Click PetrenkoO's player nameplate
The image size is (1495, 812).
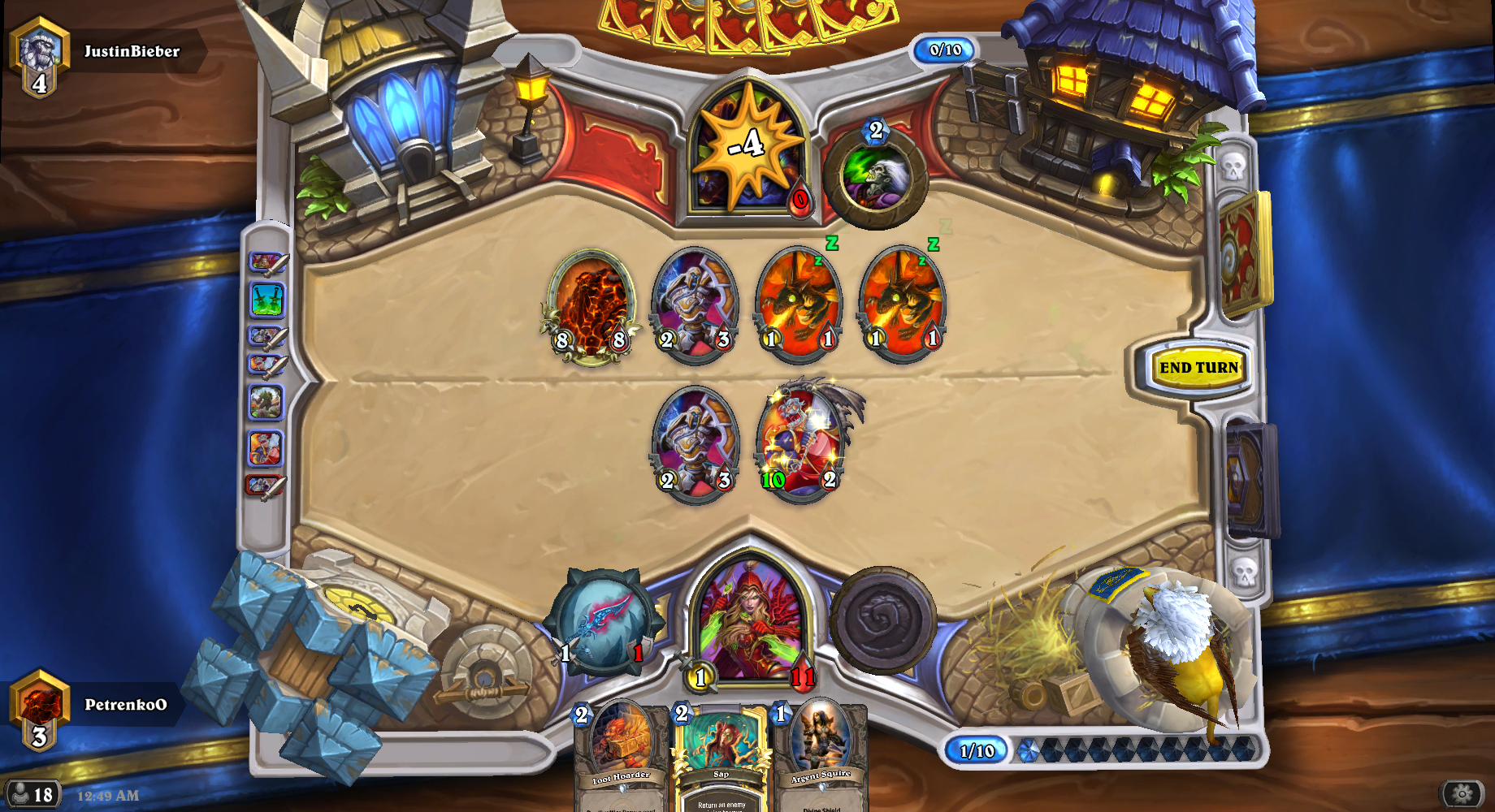coord(125,705)
